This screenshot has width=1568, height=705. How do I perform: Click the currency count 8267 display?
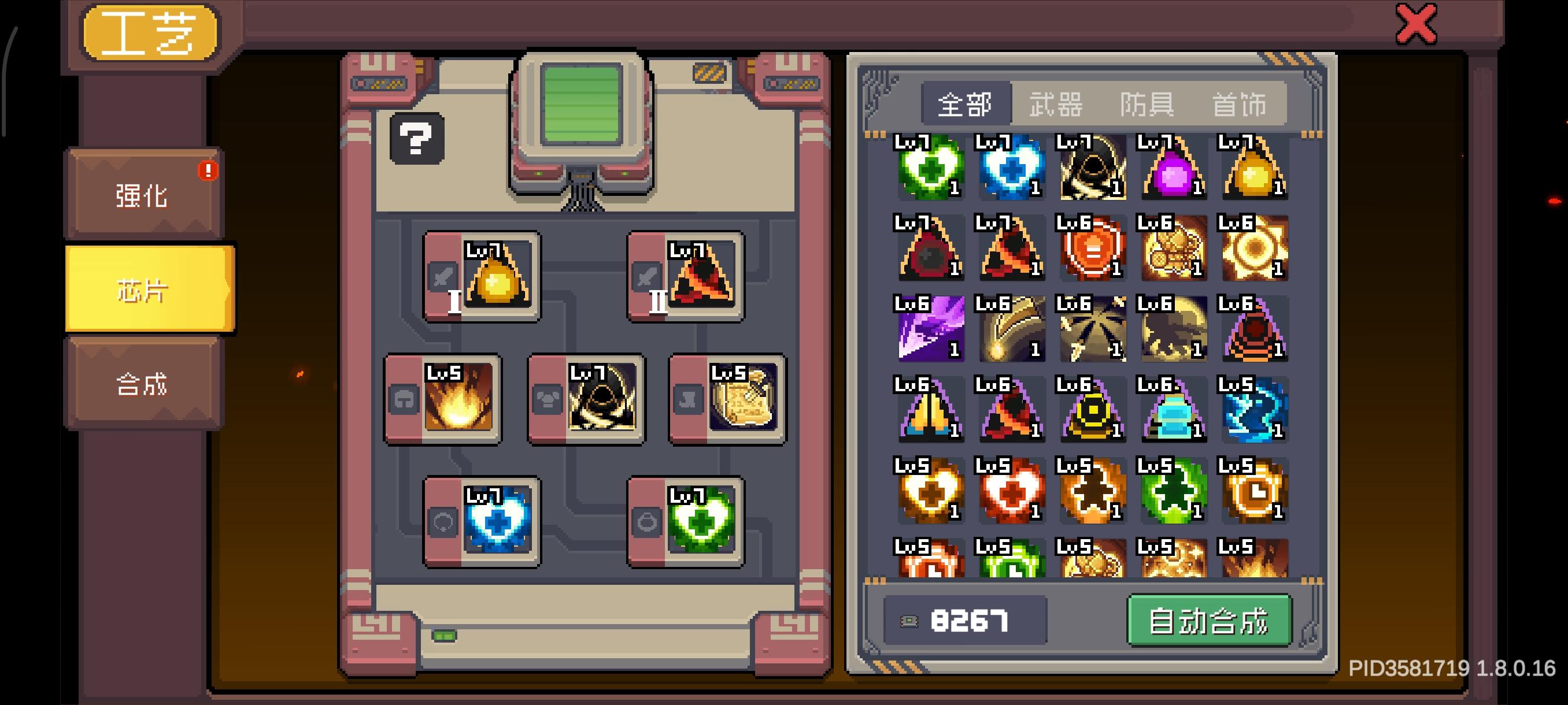click(967, 621)
